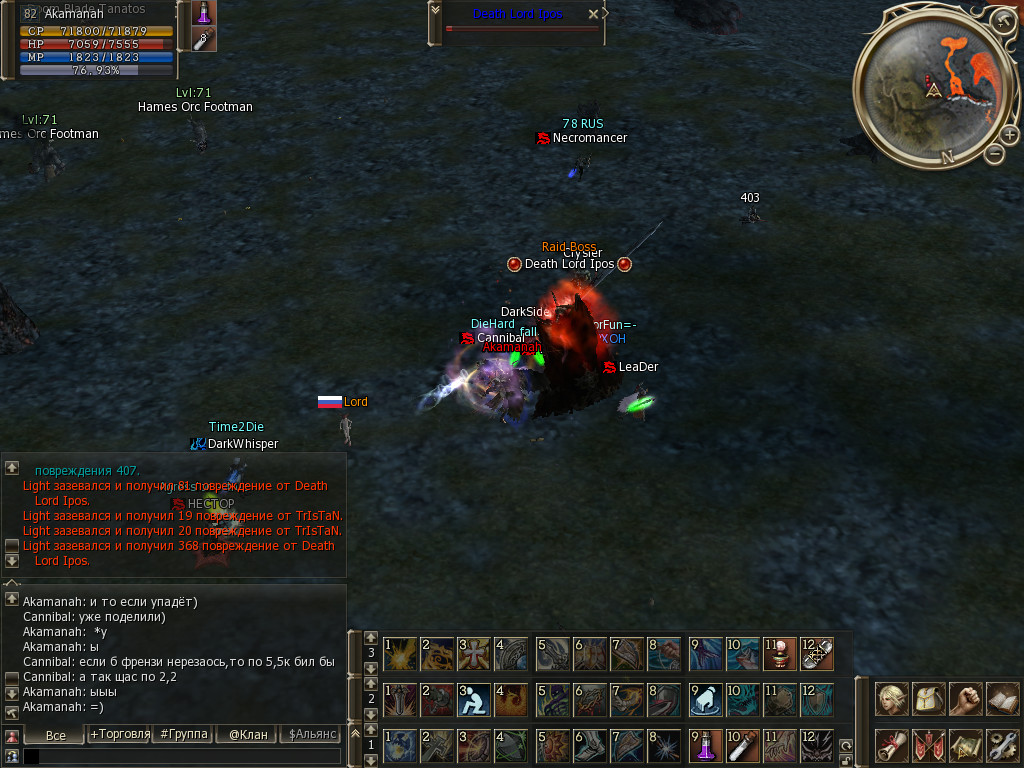Open the world map parchment icon
Viewport: 1024px width, 768px height.
(965, 745)
